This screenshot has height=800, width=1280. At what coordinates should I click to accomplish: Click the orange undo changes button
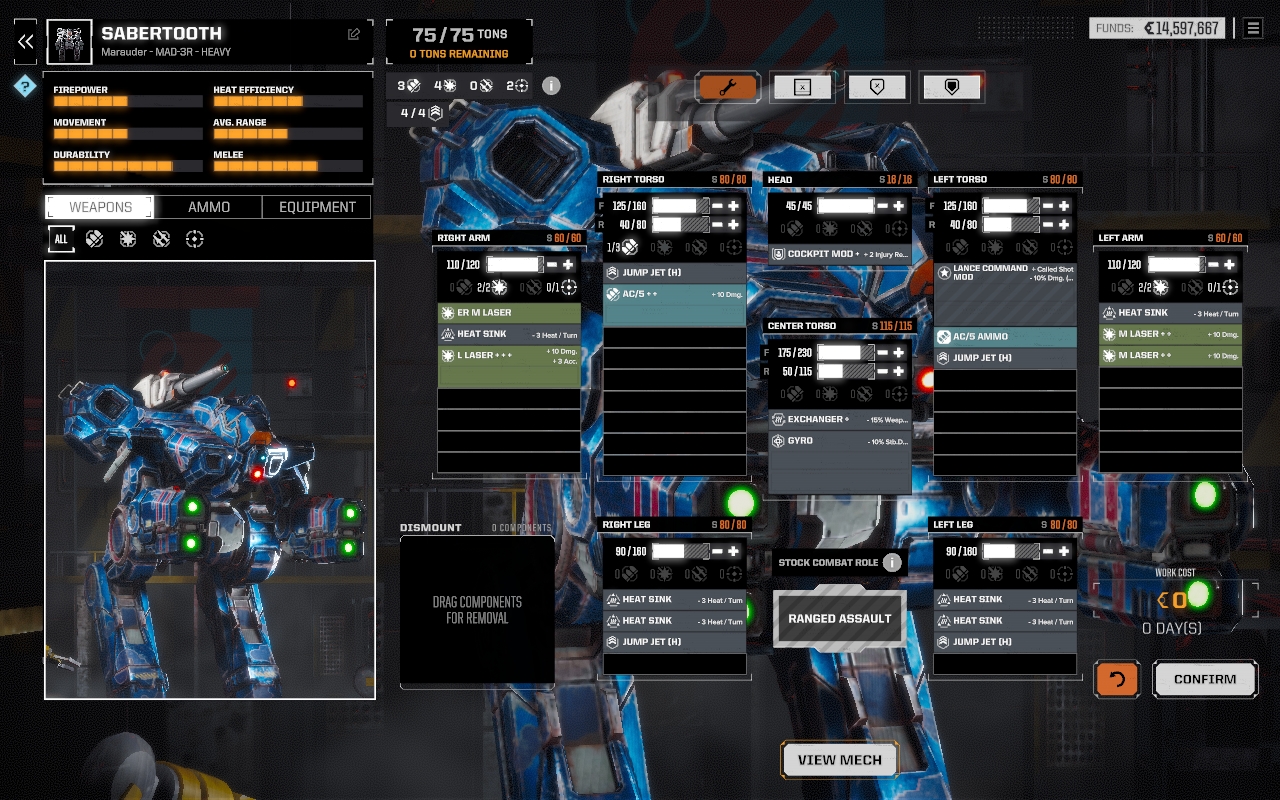tap(1117, 679)
